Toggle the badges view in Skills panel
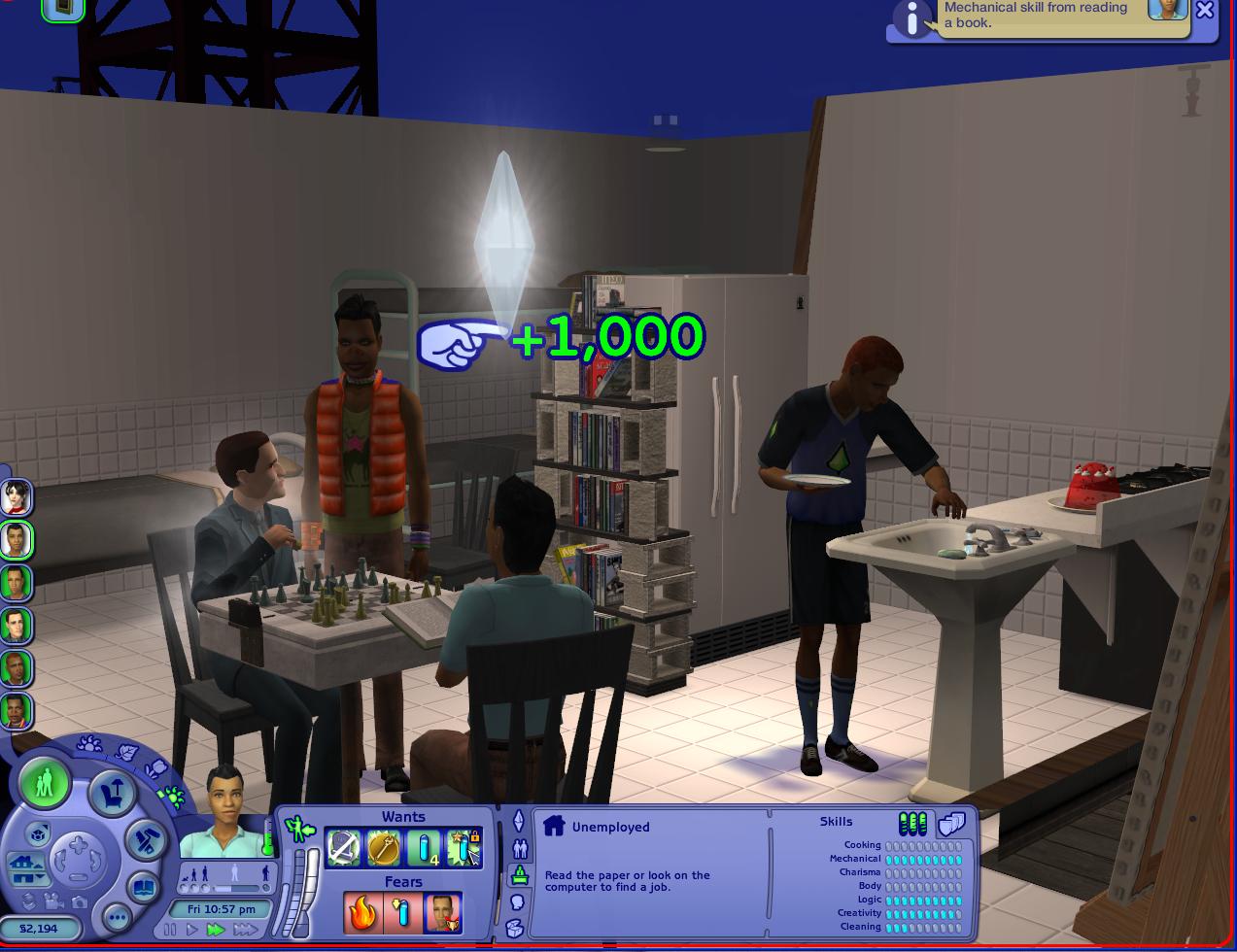Viewport: 1237px width, 952px height. point(951,825)
